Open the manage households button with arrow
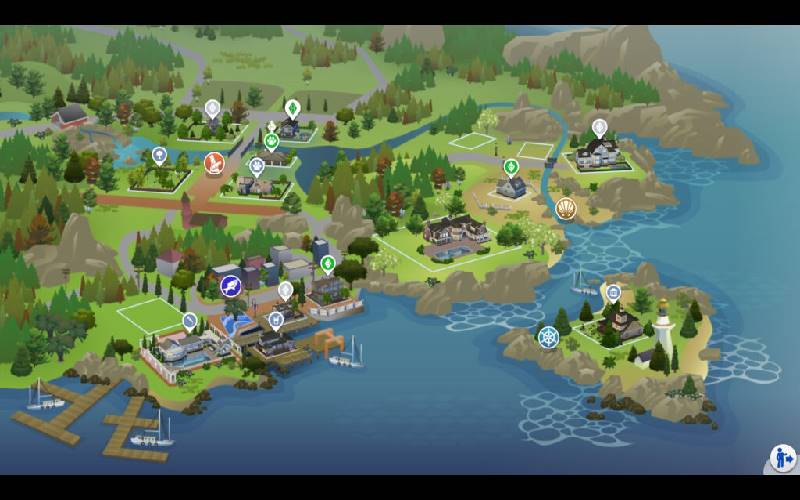This screenshot has width=800, height=500. 782,459
